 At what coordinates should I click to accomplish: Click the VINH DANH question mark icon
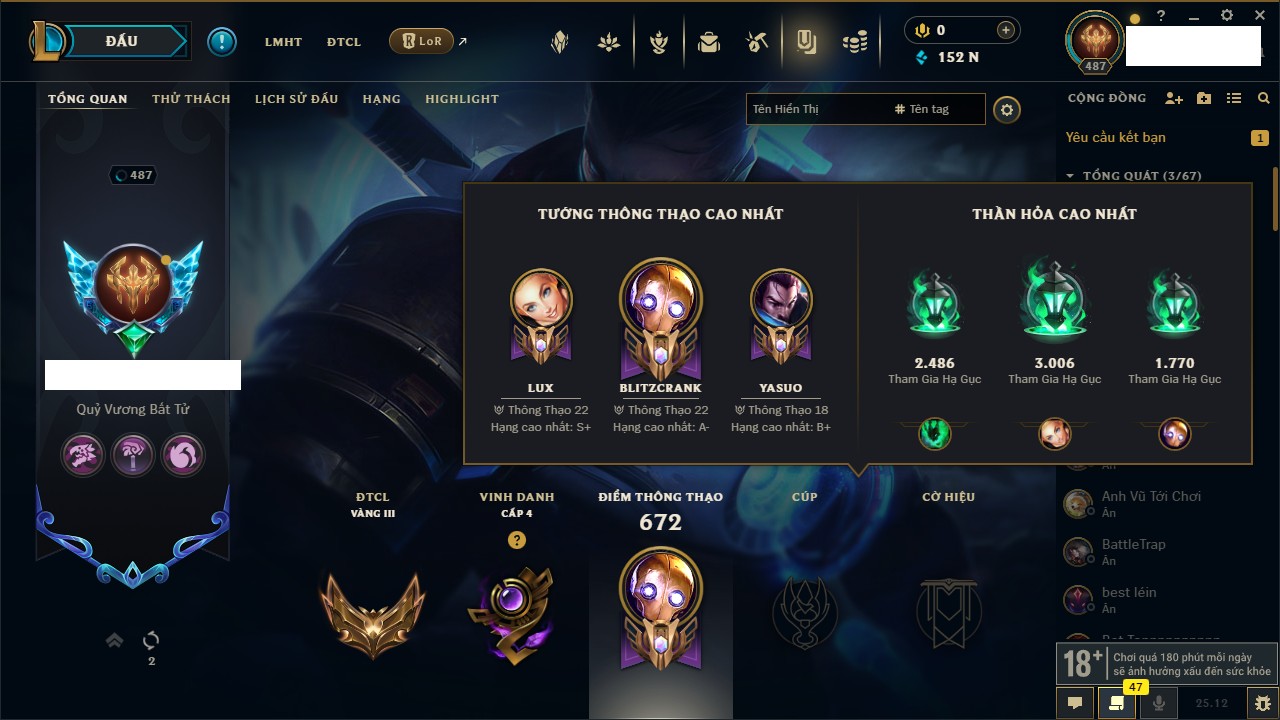516,540
